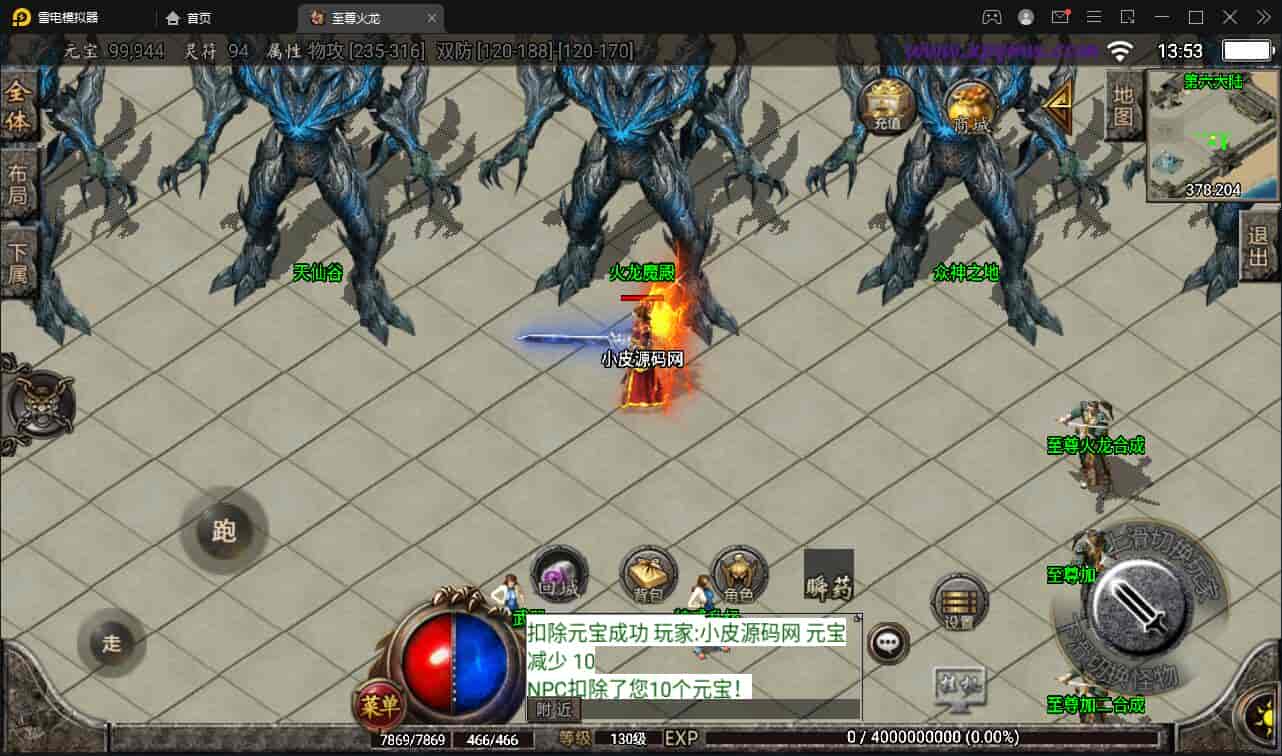1282x756 pixels.
Task: Select the 布局 layout tab
Action: (18, 184)
